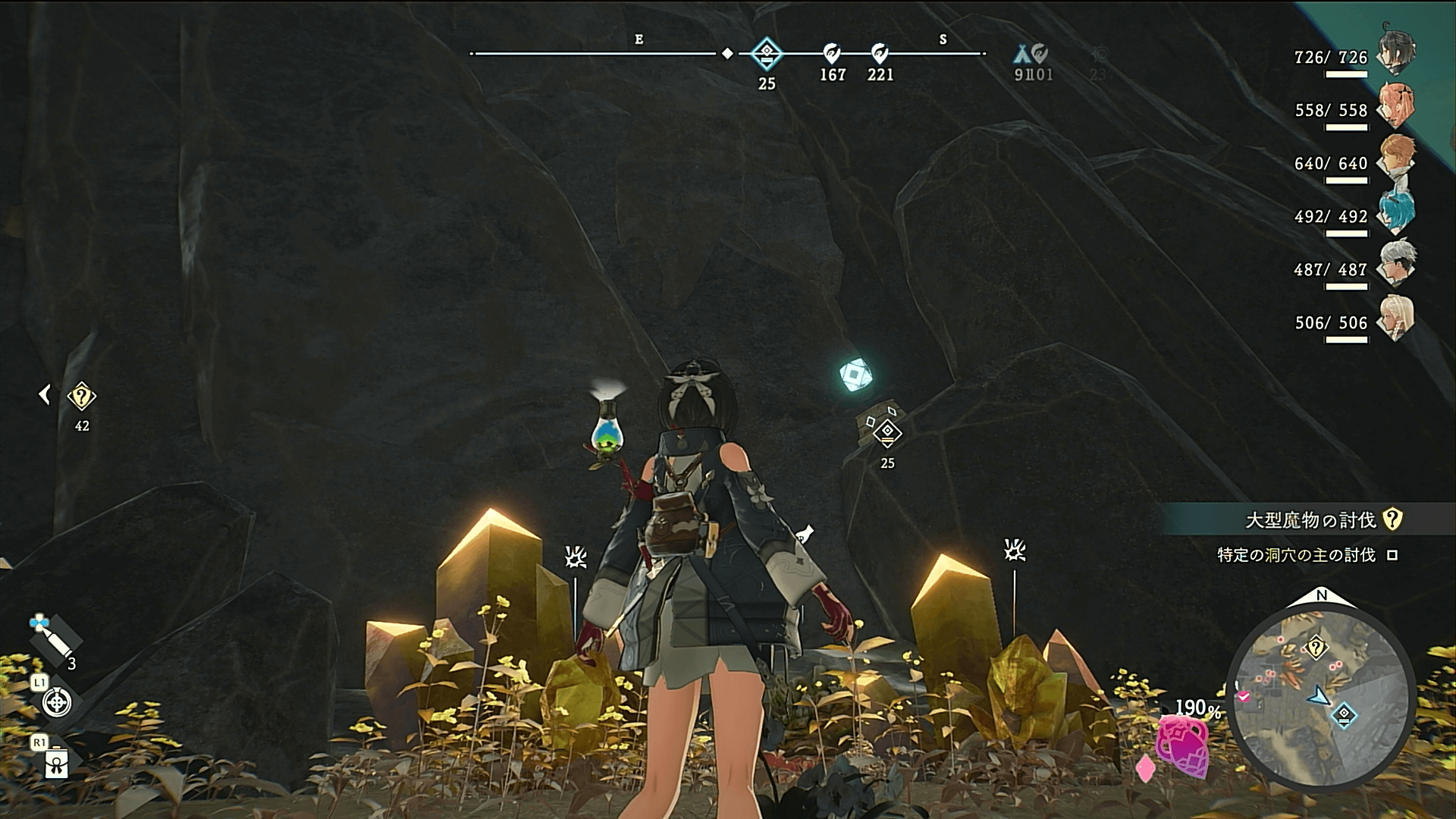The width and height of the screenshot is (1456, 819).
Task: Select the question mark marker on minimap
Action: 1316,648
